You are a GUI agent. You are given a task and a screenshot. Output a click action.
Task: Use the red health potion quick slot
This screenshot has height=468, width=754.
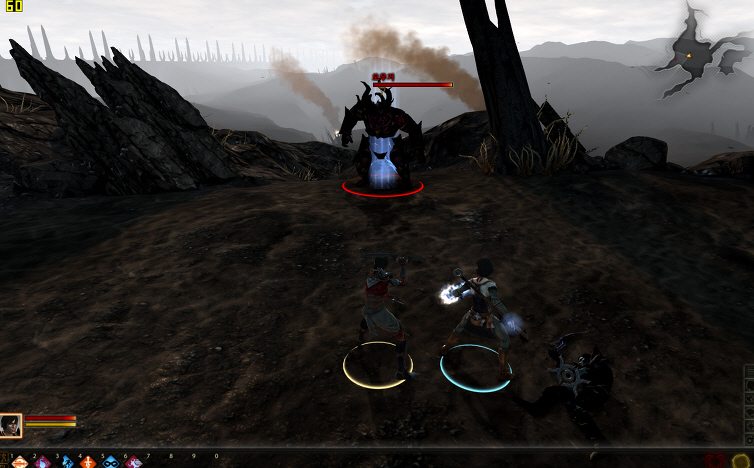coord(713,461)
